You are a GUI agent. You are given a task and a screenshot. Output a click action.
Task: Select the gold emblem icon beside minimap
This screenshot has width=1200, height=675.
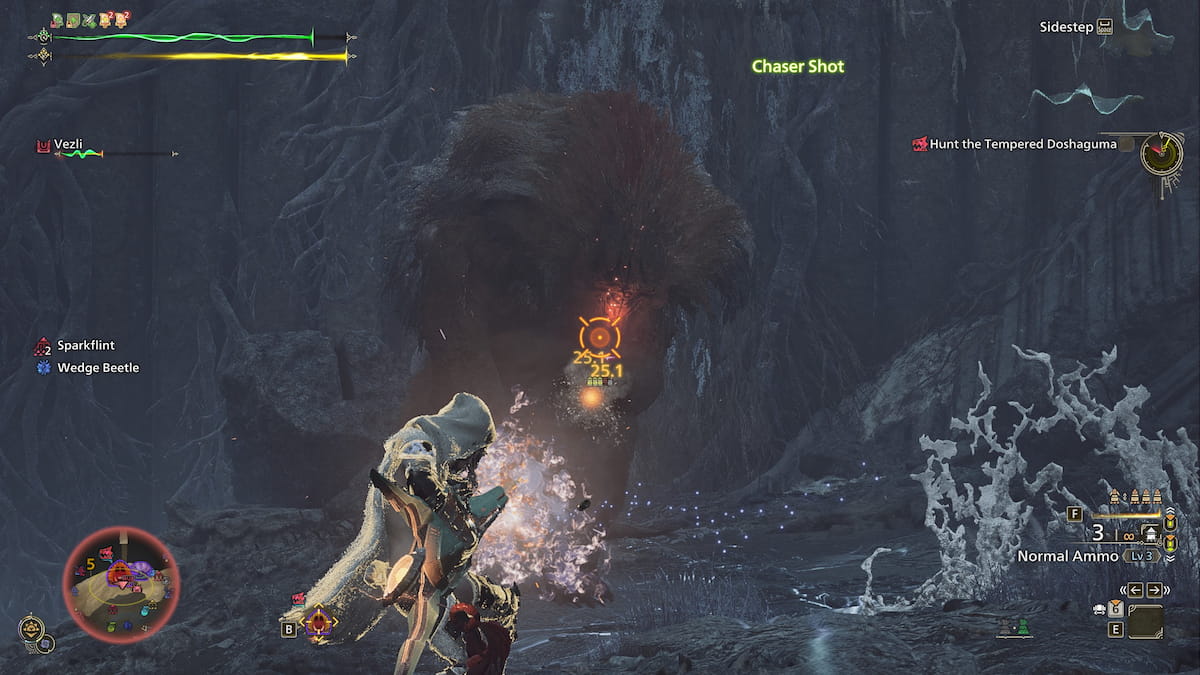pyautogui.click(x=31, y=629)
